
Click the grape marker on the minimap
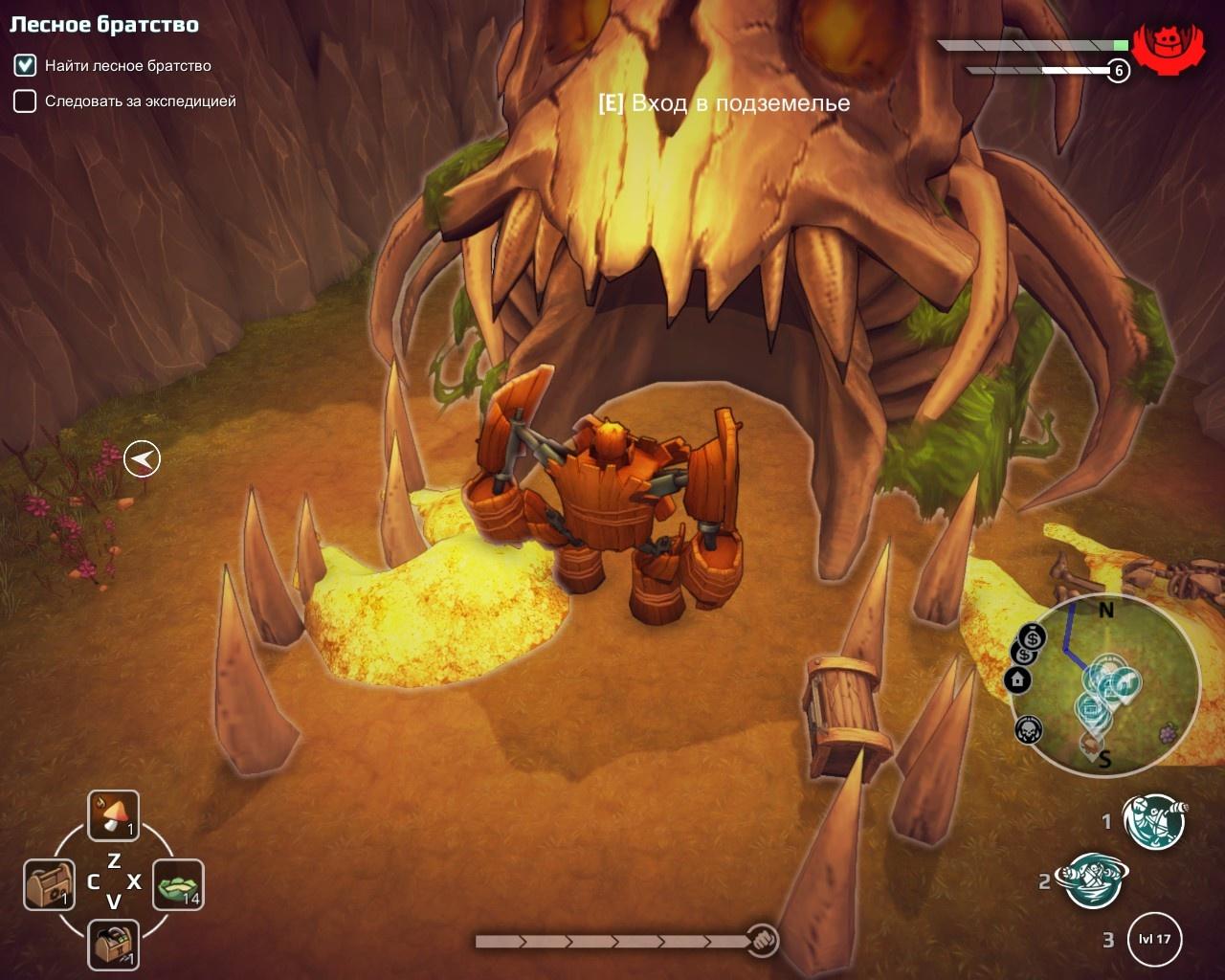tap(1168, 733)
